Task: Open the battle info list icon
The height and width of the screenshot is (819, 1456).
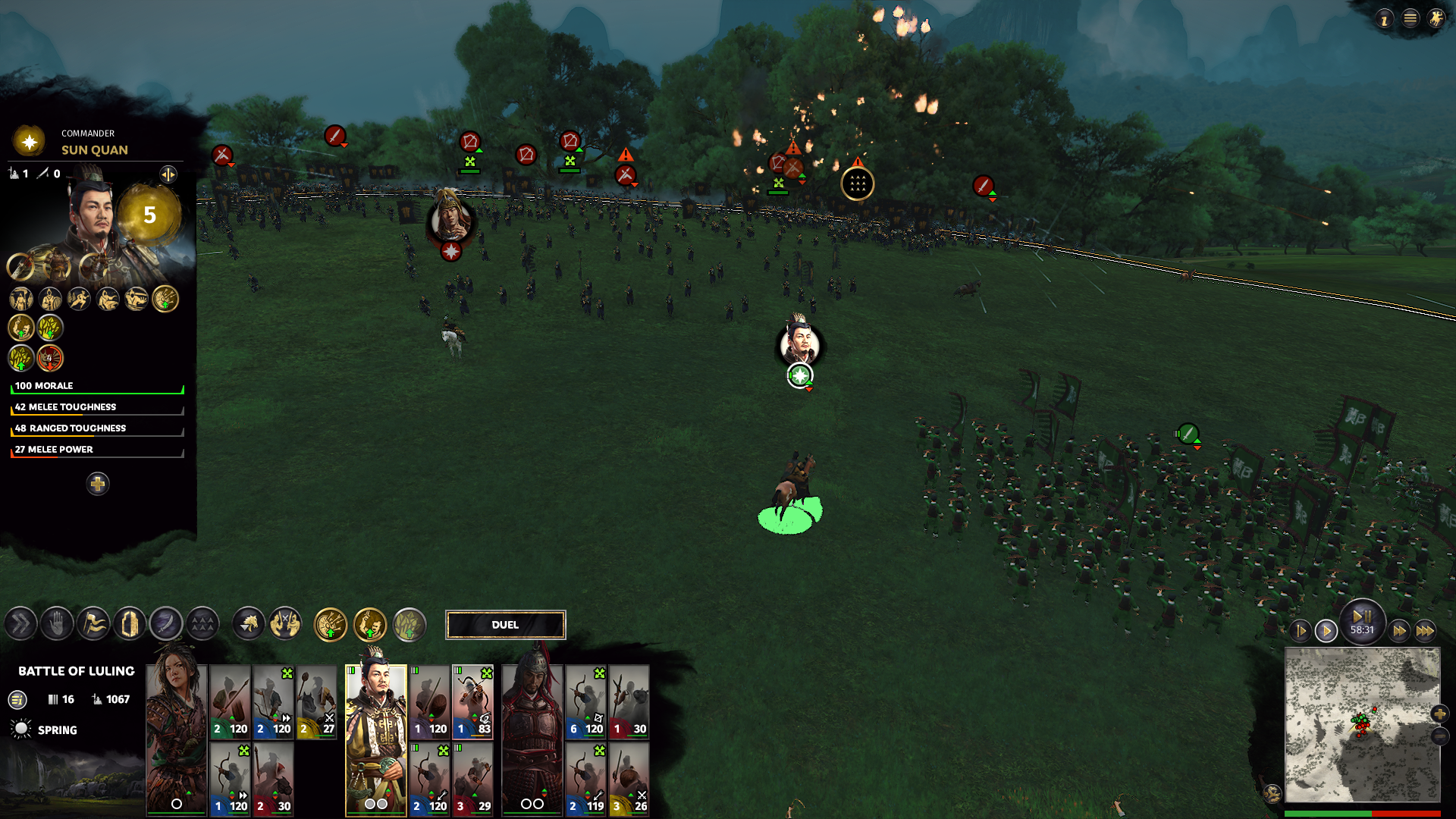Action: click(x=17, y=700)
